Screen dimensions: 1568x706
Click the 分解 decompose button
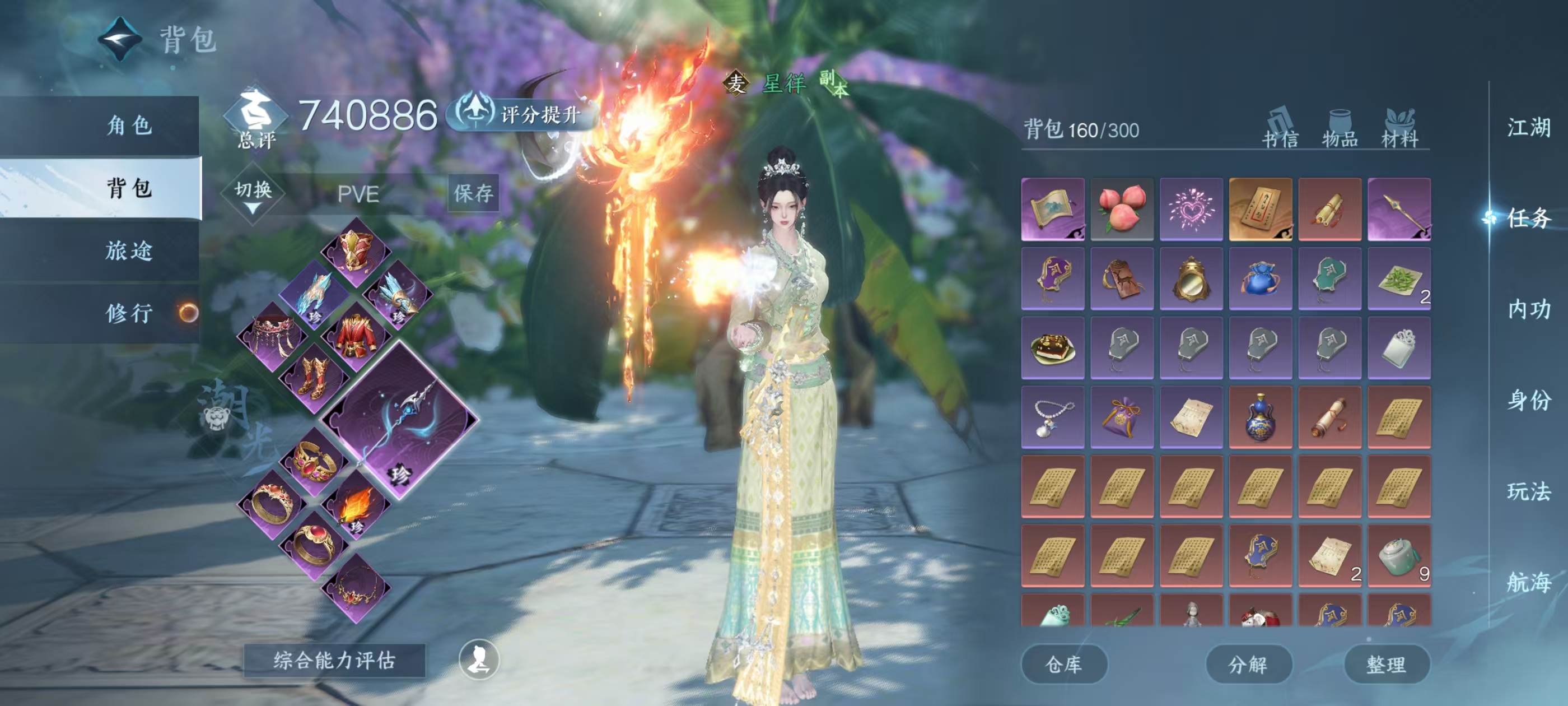(1248, 664)
